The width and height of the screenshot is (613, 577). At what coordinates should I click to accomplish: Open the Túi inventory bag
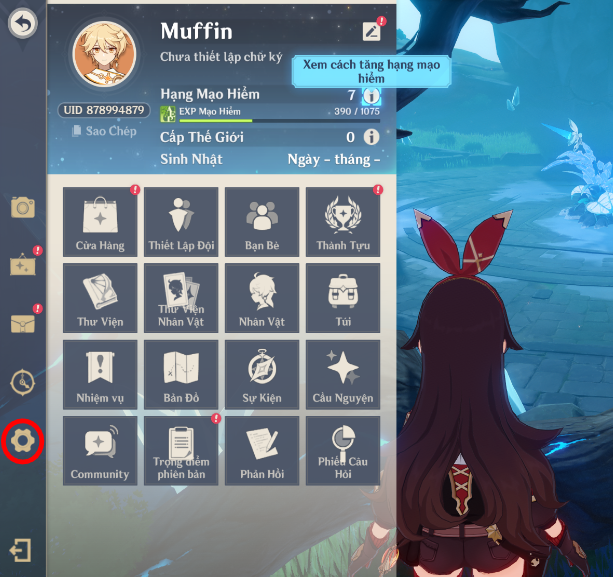pyautogui.click(x=343, y=298)
